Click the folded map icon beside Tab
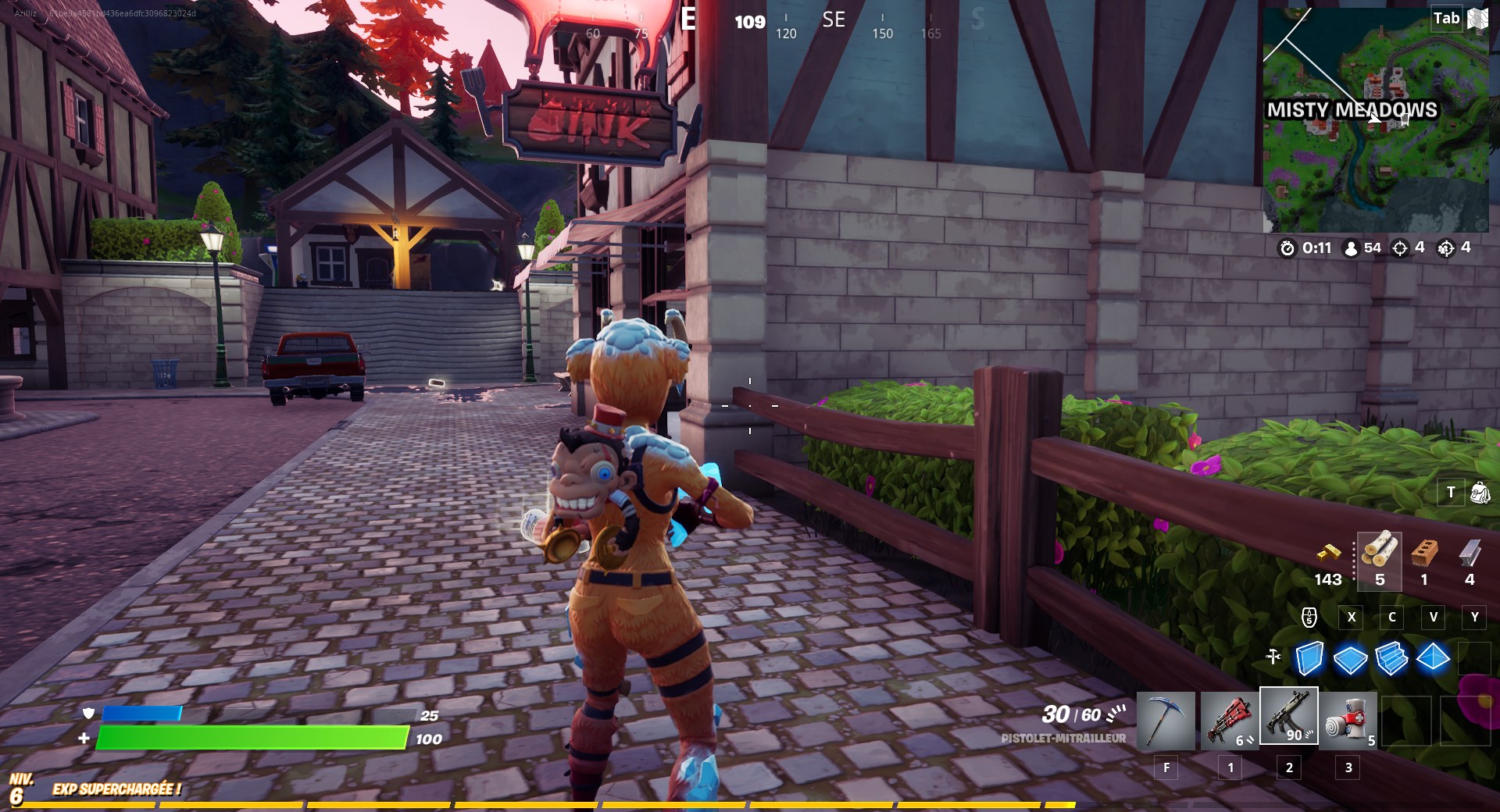 [x=1477, y=18]
